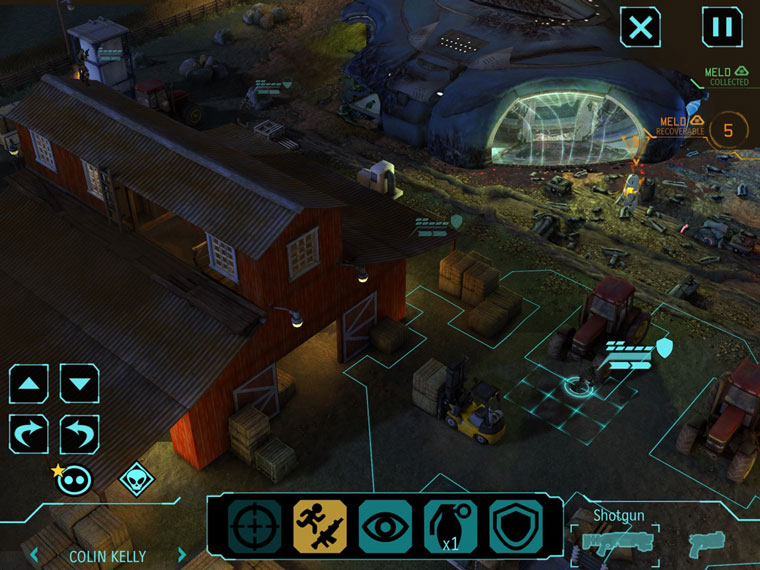
Task: Use the grenade ability
Action: click(x=450, y=526)
